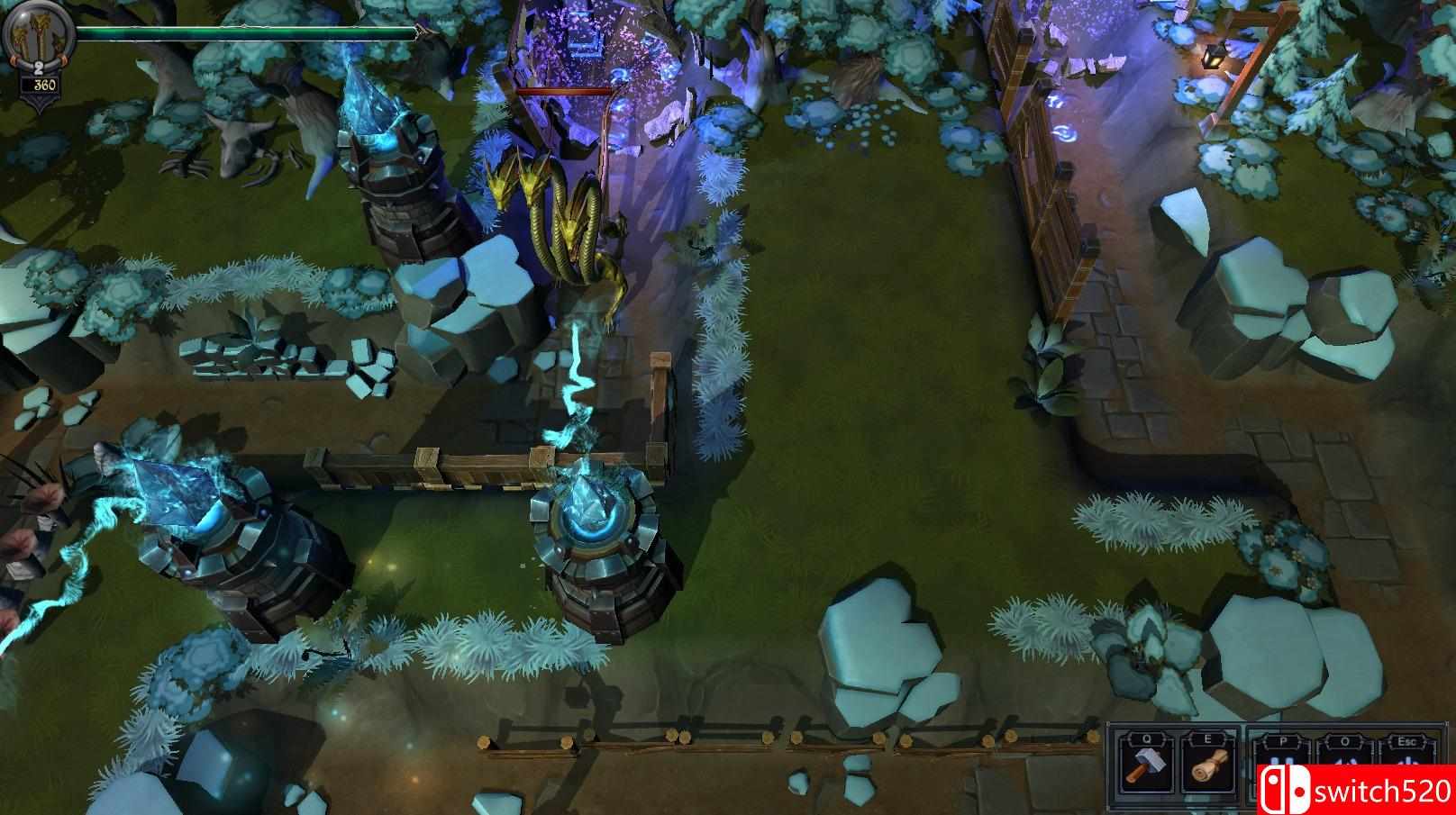This screenshot has width=1456, height=815.
Task: Click the audio icon on the O button
Action: (x=1344, y=761)
